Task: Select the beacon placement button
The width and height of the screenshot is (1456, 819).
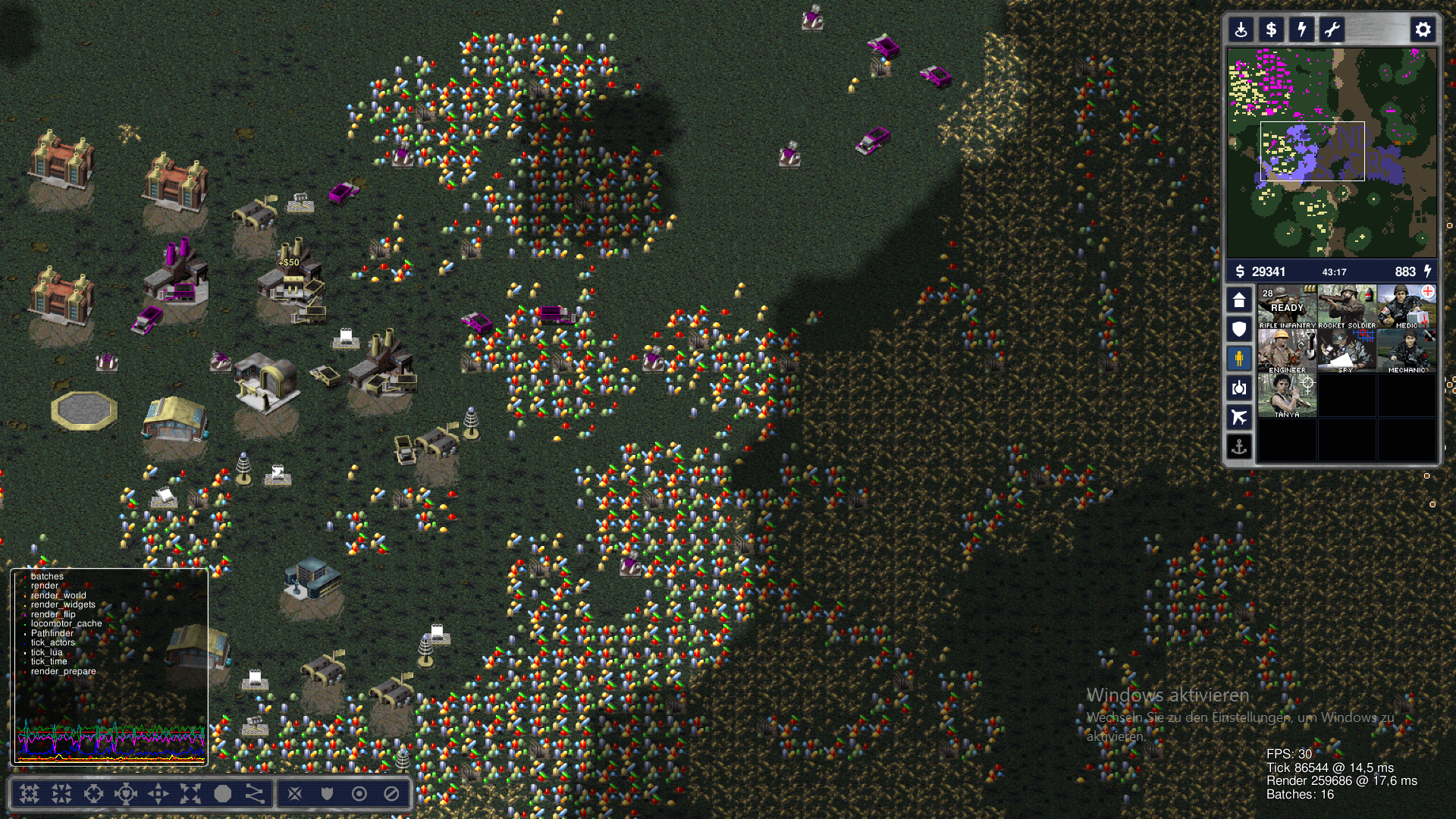Action: 1241,30
